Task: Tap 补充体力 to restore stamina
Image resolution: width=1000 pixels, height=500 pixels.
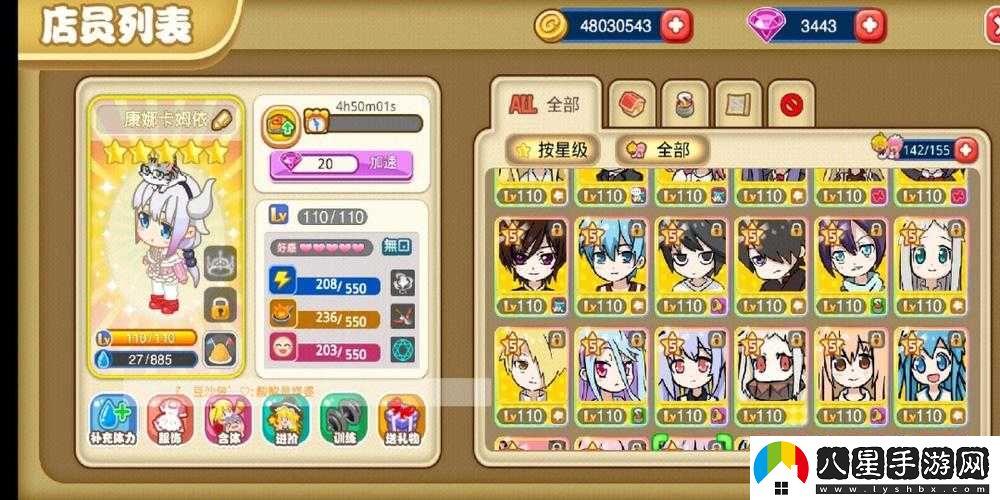Action: coord(113,419)
